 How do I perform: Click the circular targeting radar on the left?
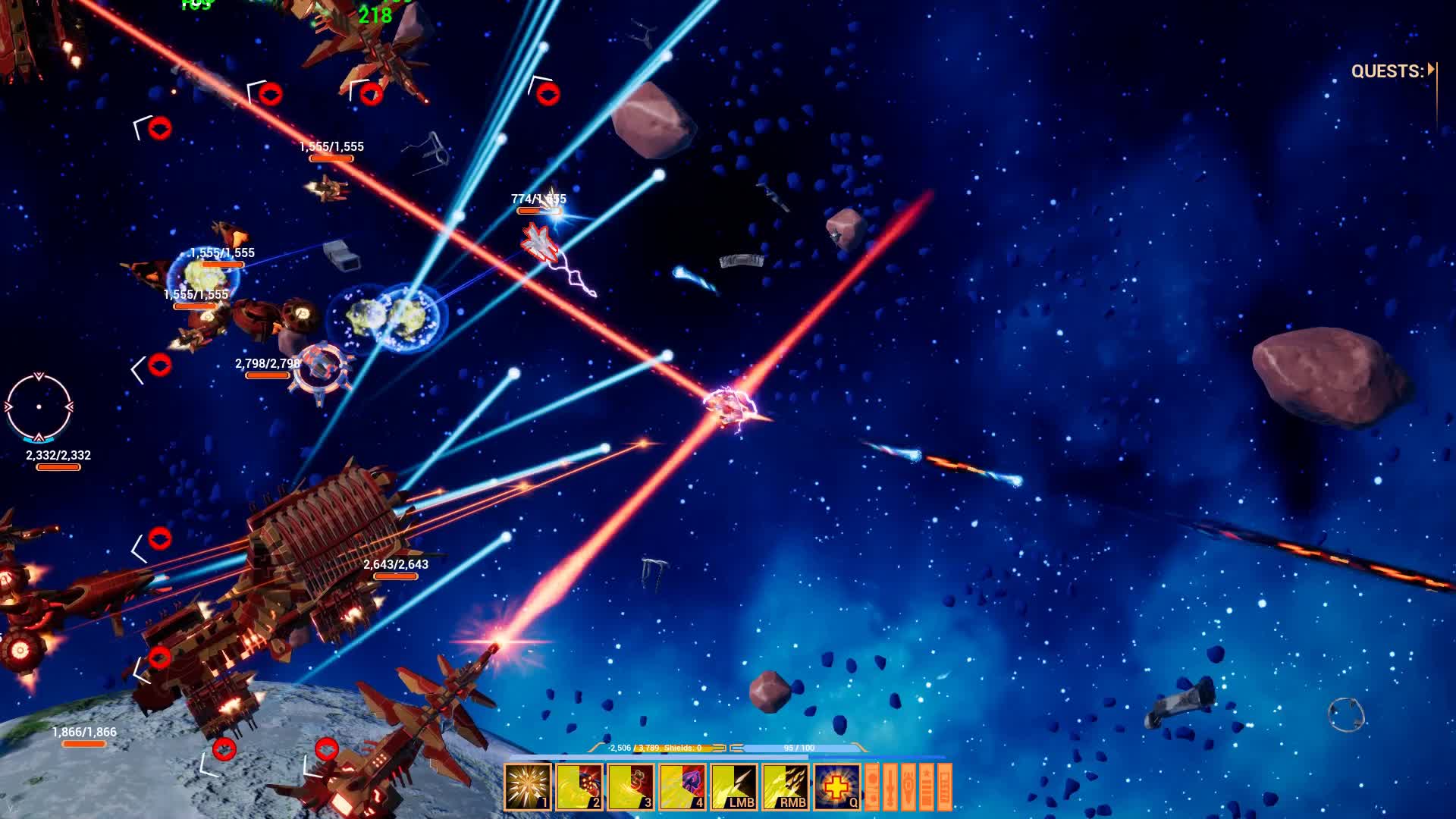coord(39,407)
